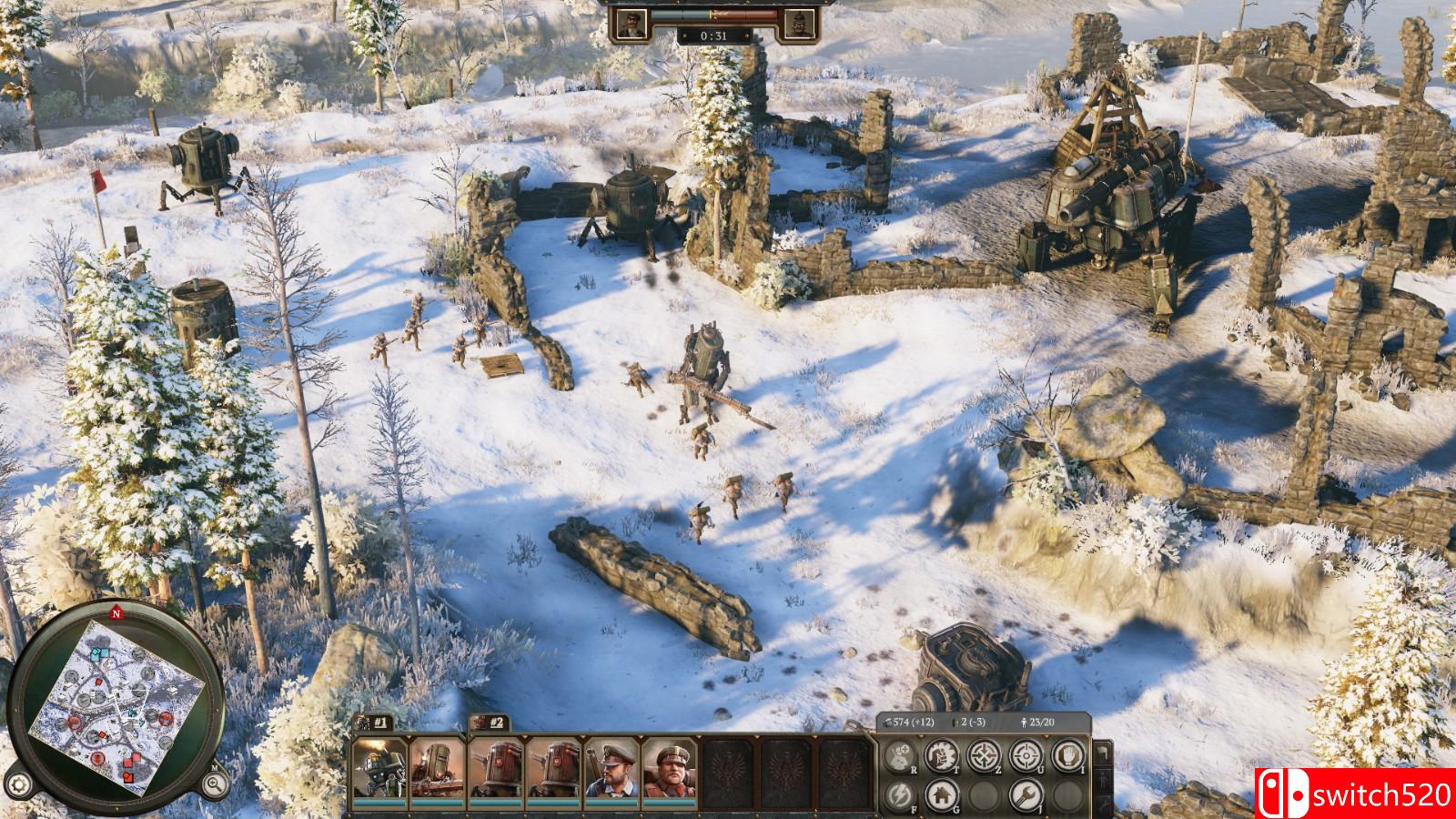This screenshot has height=819, width=1456.
Task: Click the right opponent's helmeted portrait
Action: pos(802,23)
